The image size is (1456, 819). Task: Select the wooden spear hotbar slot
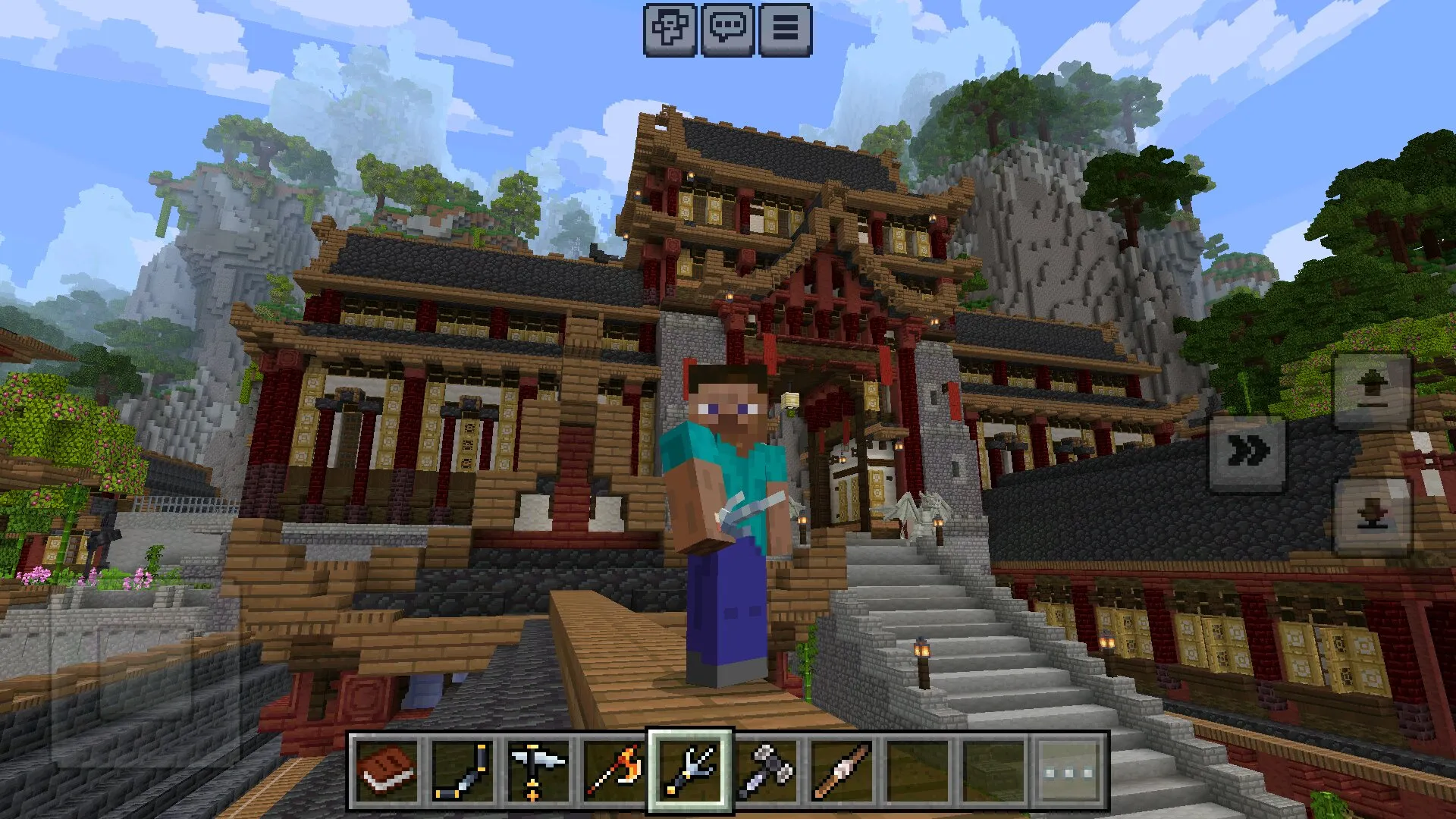pos(842,771)
